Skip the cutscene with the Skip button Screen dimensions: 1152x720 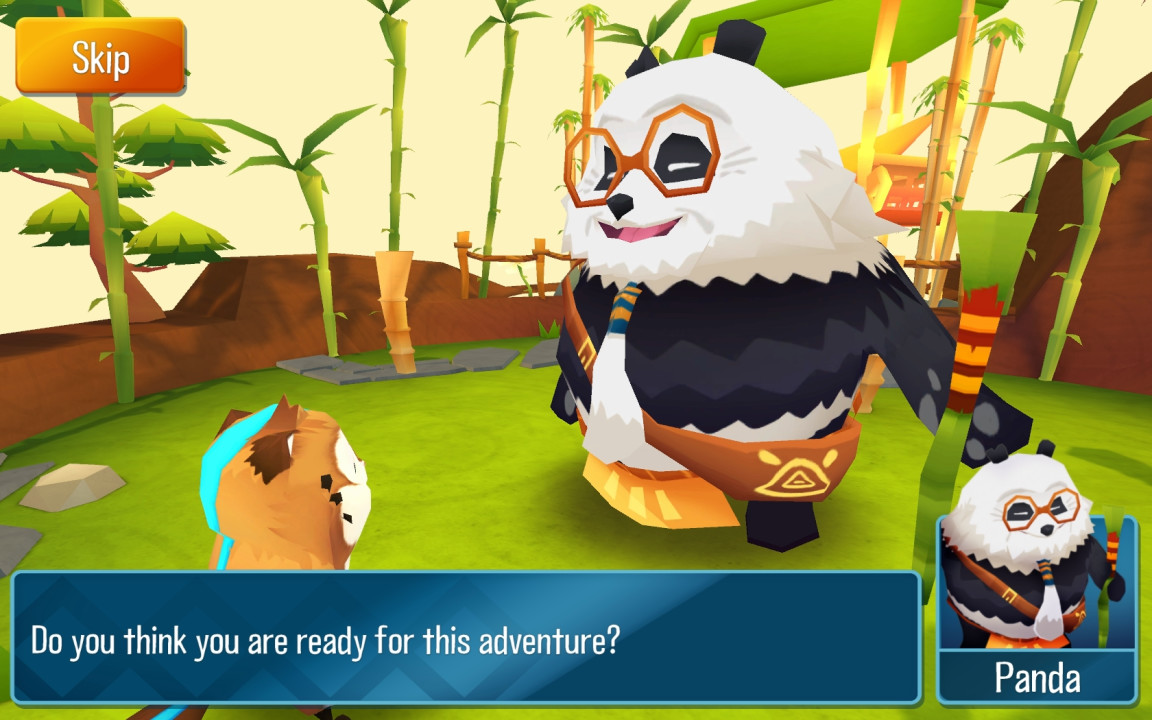100,57
